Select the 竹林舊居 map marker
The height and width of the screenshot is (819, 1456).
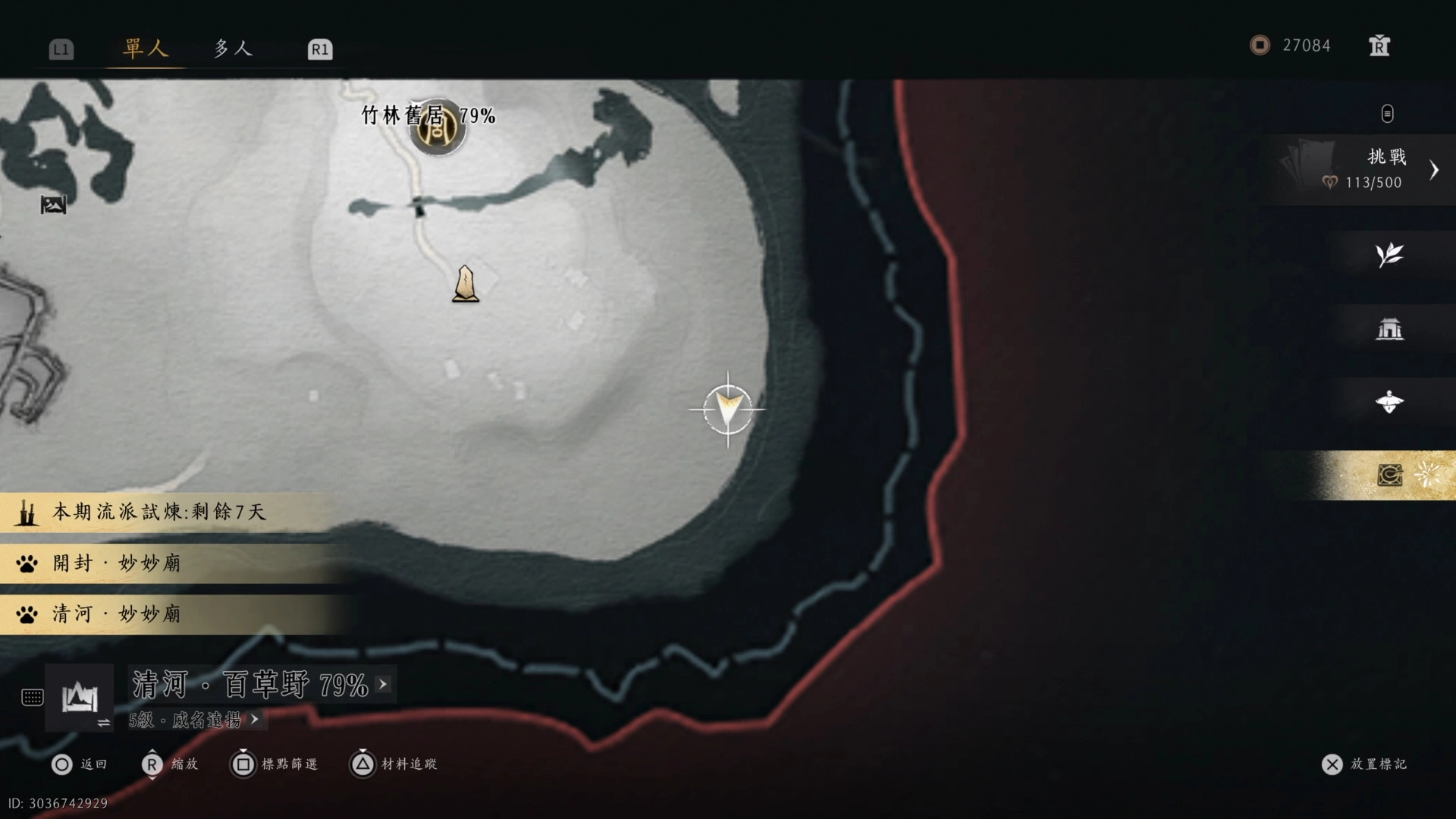coord(437,127)
